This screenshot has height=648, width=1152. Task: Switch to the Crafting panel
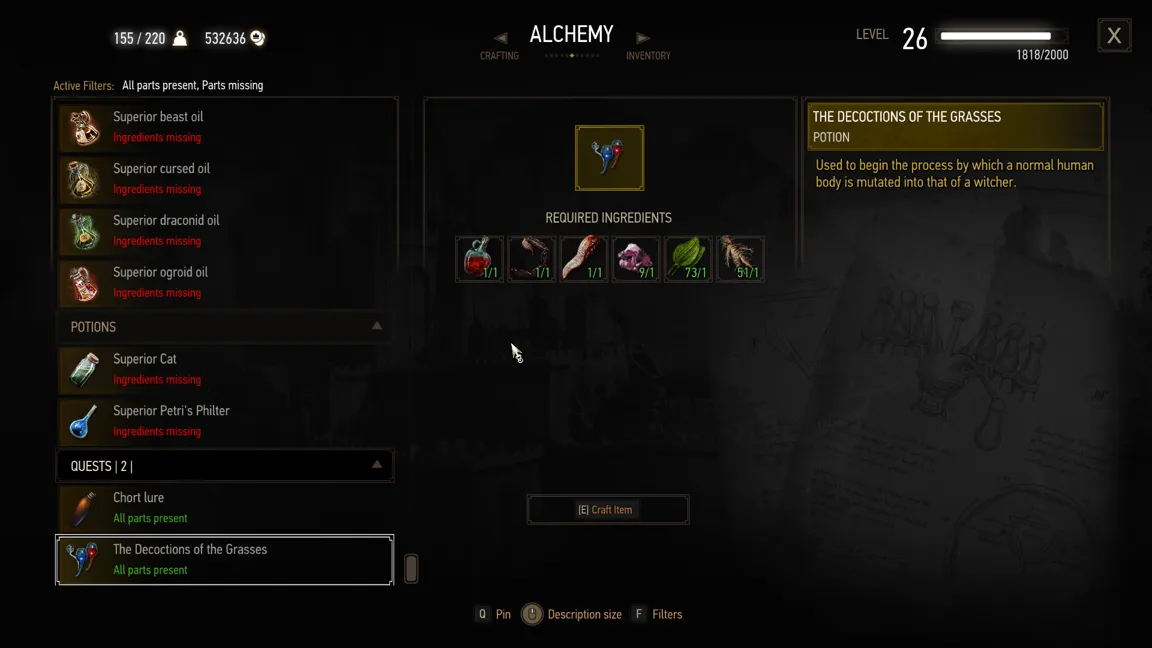click(x=500, y=47)
